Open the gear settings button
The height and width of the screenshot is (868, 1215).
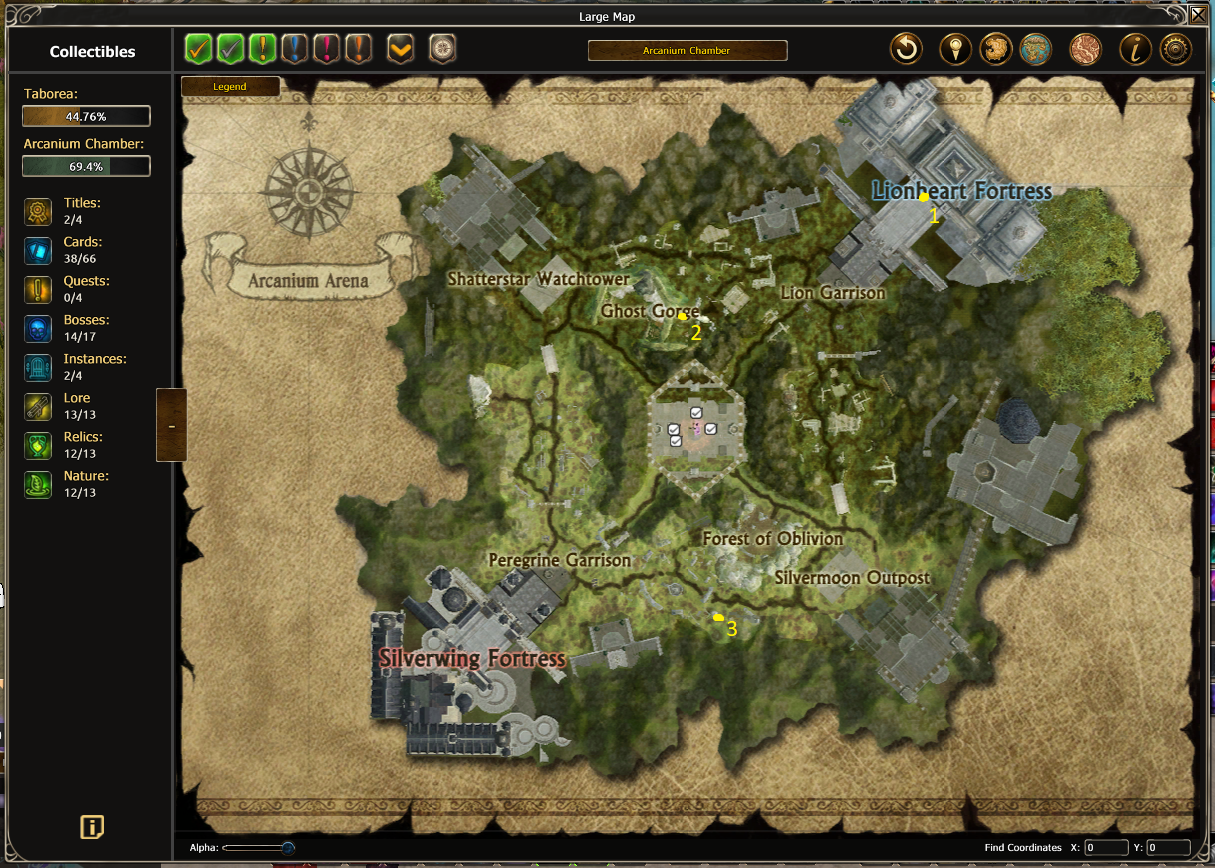pos(1175,49)
